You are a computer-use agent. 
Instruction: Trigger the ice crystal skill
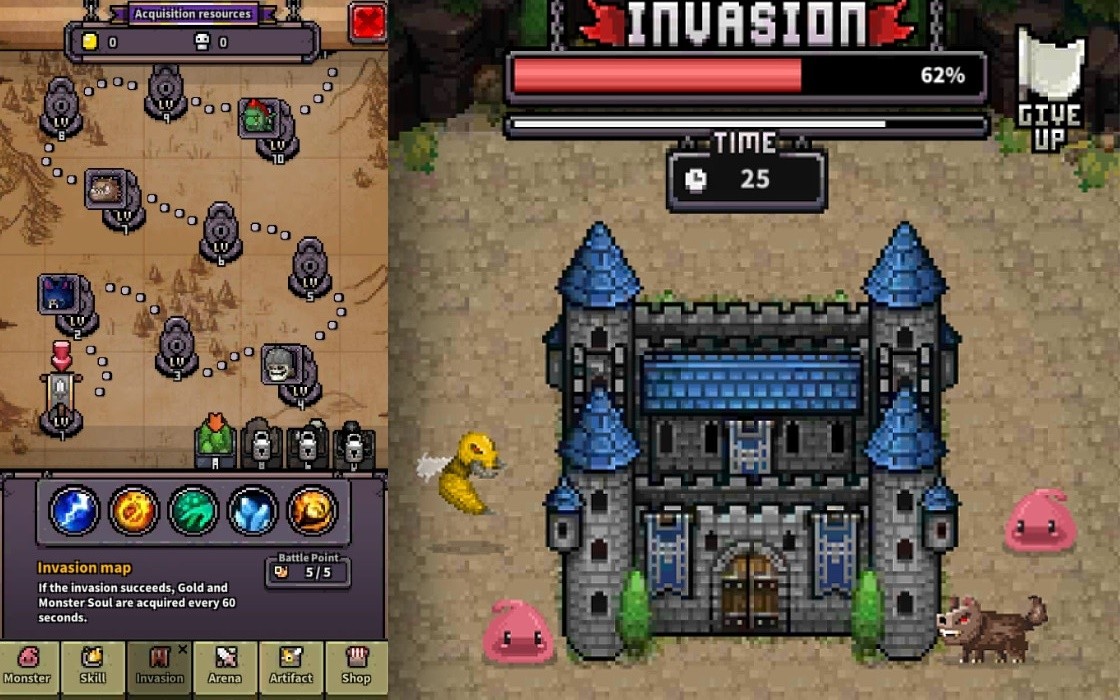click(x=253, y=509)
